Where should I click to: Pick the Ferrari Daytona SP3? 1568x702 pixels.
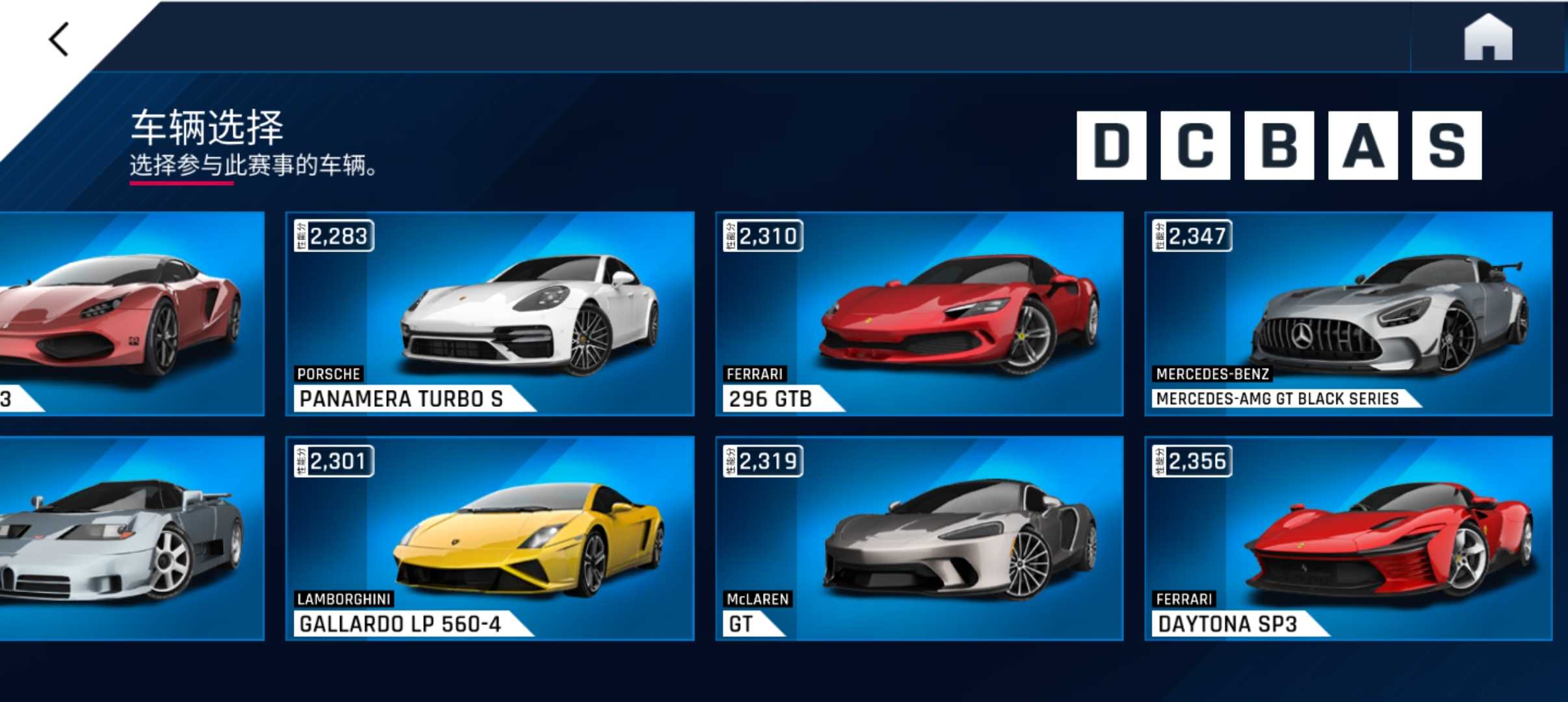pyautogui.click(x=1348, y=538)
